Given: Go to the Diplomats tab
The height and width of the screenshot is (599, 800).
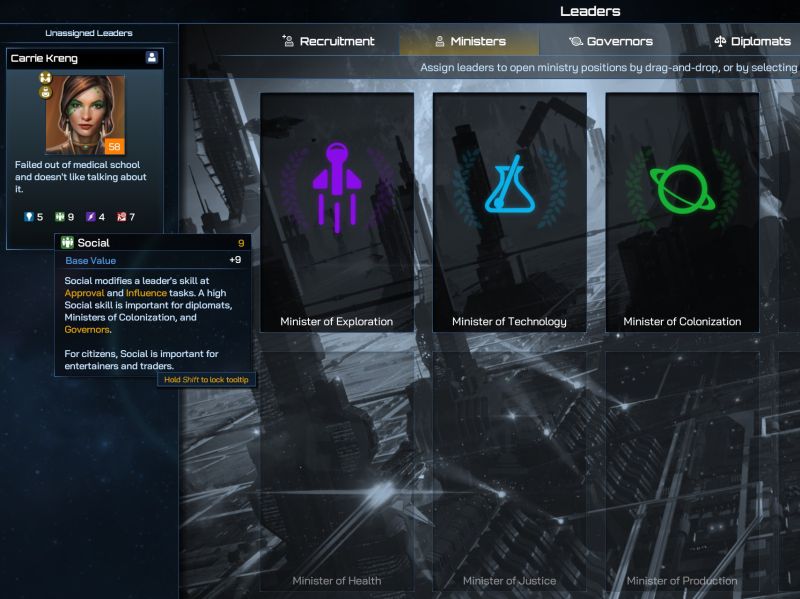Looking at the screenshot, I should tap(753, 41).
